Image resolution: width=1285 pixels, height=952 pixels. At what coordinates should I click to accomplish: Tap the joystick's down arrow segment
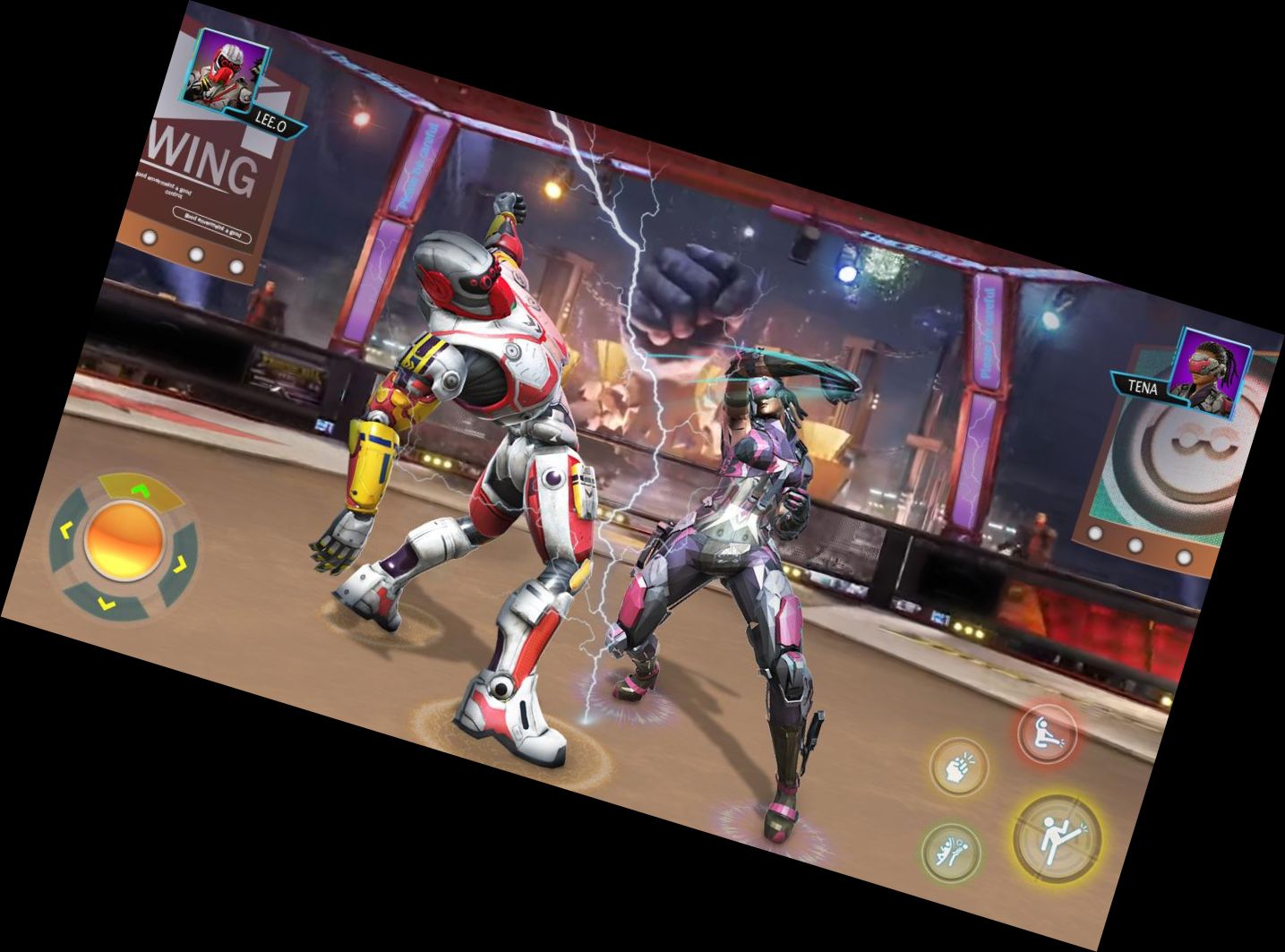coord(106,602)
